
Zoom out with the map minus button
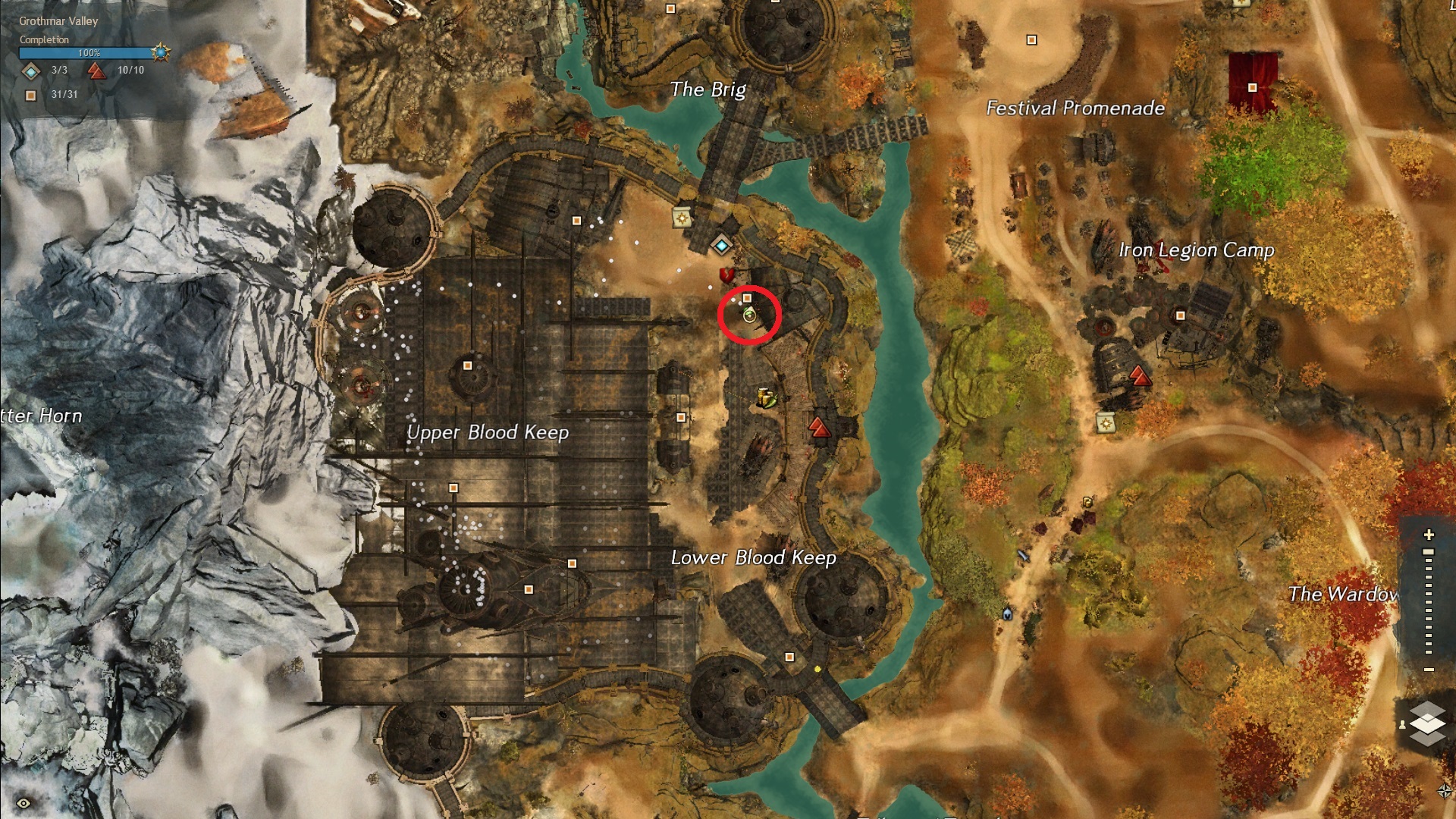pos(1429,670)
